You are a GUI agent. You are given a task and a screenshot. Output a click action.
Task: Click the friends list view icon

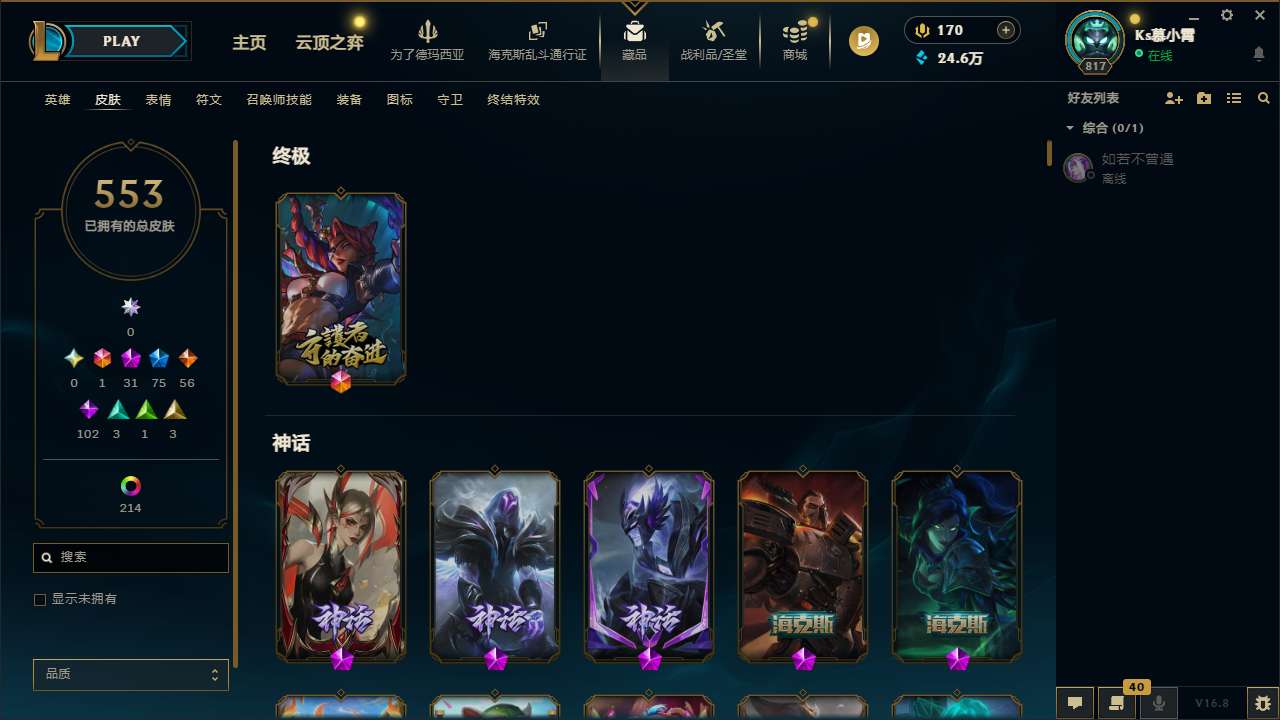pyautogui.click(x=1234, y=98)
